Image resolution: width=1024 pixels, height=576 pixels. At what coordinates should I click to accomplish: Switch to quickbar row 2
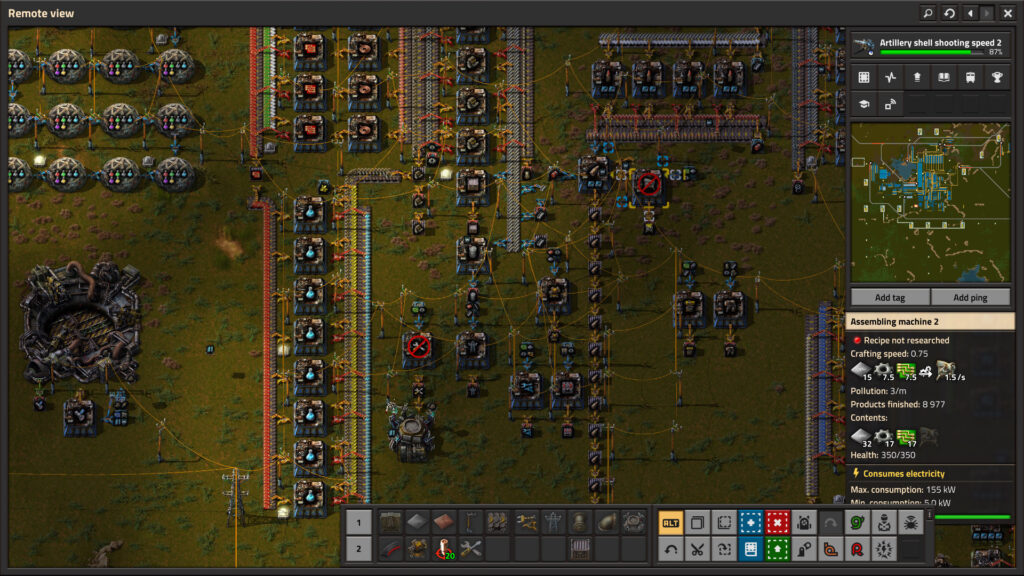click(361, 548)
